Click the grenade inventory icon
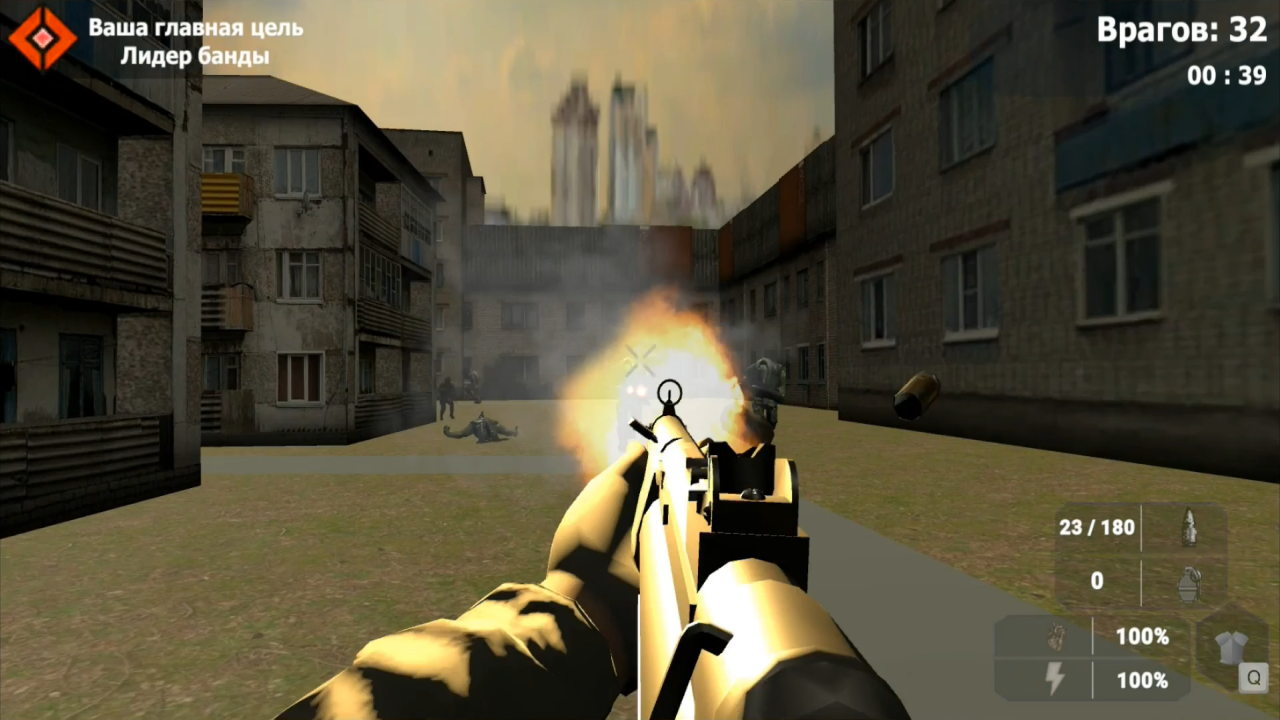Viewport: 1280px width, 720px height. pyautogui.click(x=1191, y=583)
